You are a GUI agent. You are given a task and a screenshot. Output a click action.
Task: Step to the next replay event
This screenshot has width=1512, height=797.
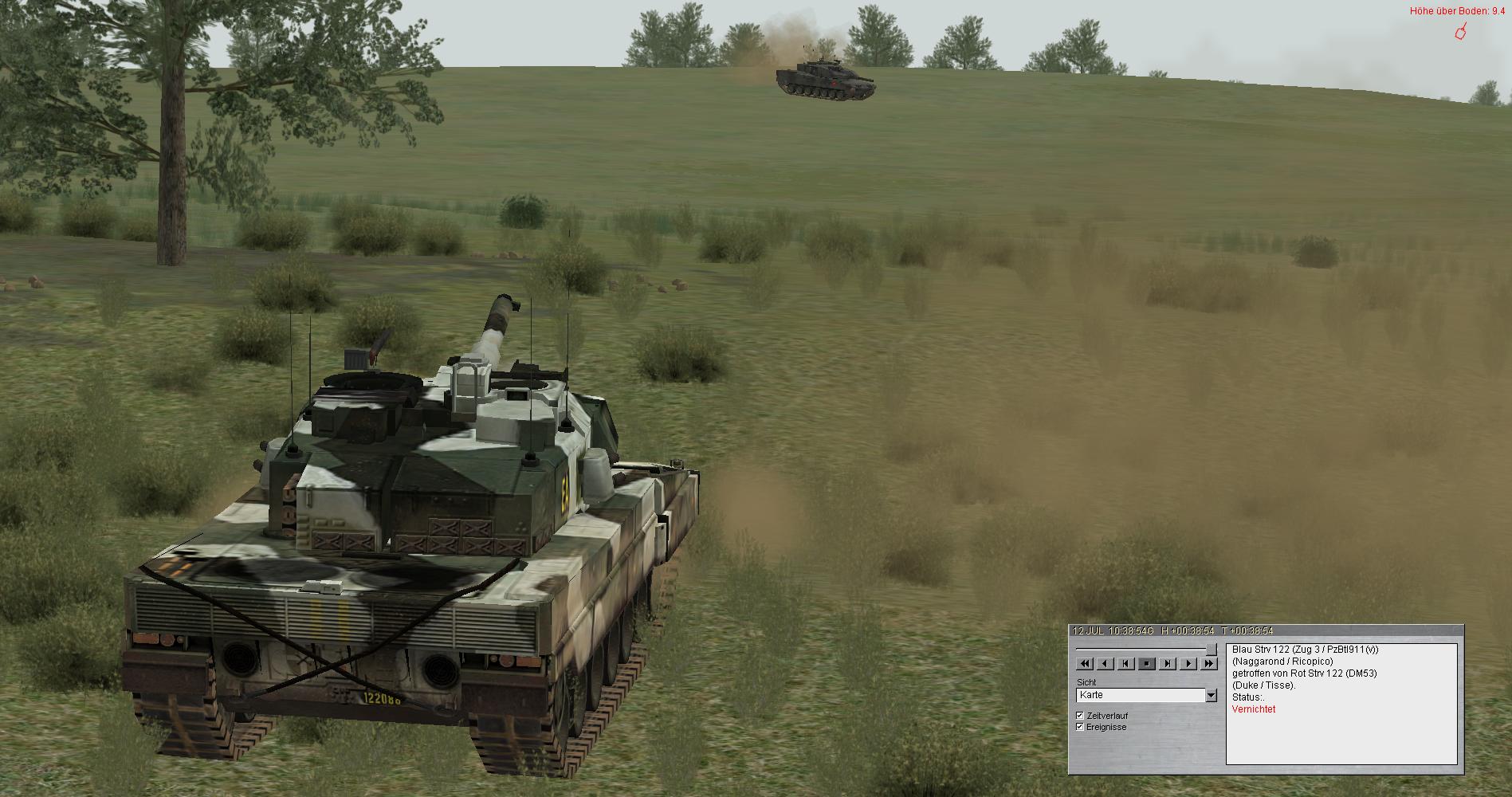pos(1168,663)
